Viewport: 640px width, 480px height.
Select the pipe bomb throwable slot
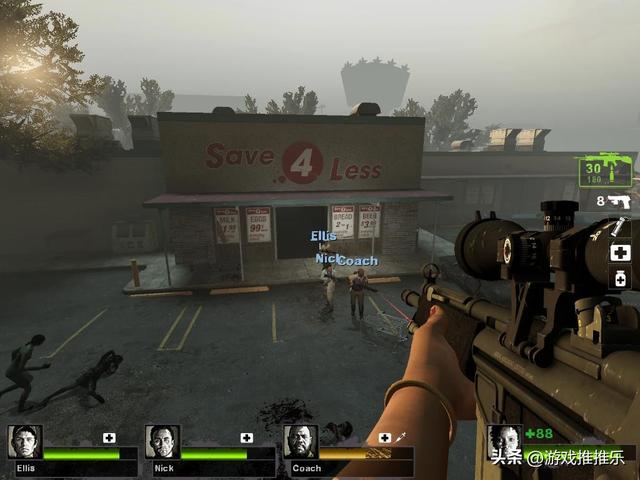(619, 228)
